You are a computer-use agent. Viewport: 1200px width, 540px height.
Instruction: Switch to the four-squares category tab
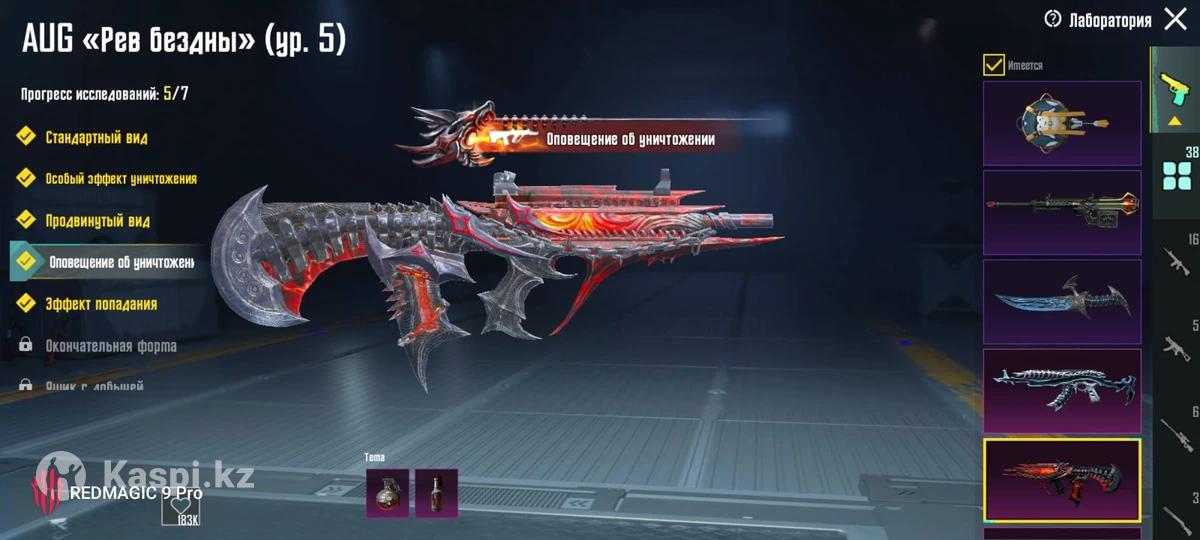coord(1176,177)
